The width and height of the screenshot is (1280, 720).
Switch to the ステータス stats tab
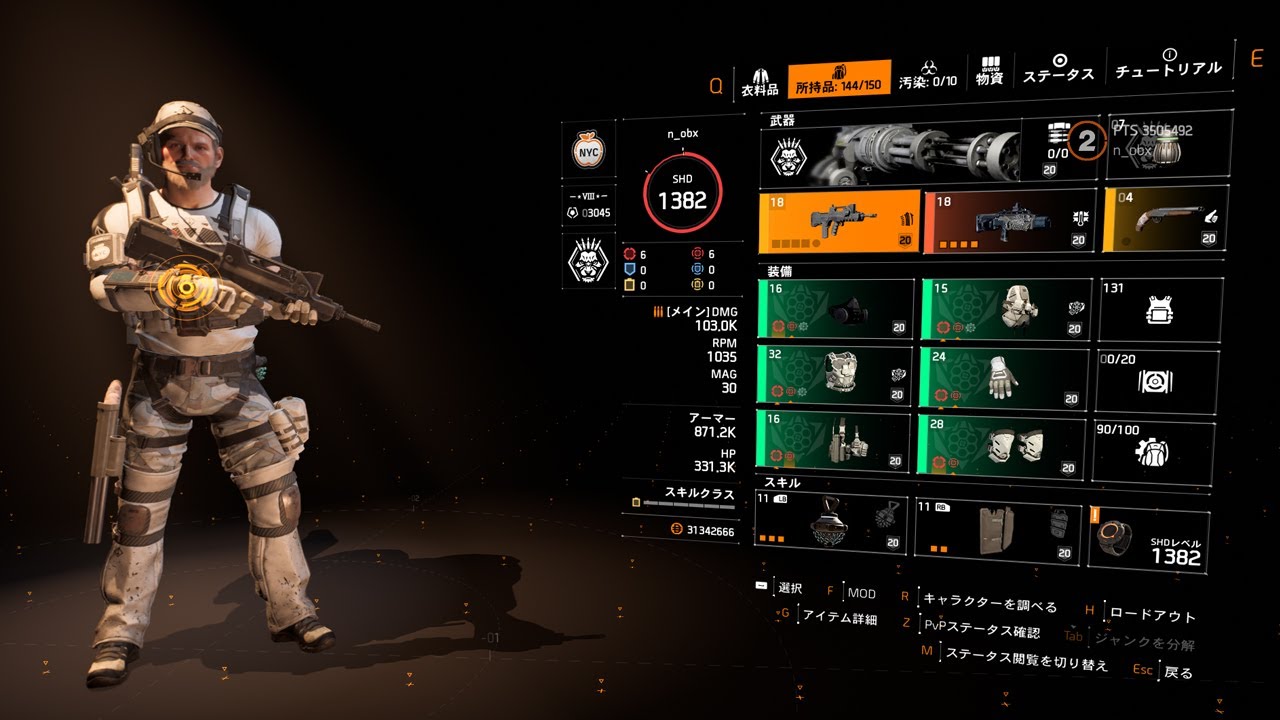click(x=1058, y=70)
